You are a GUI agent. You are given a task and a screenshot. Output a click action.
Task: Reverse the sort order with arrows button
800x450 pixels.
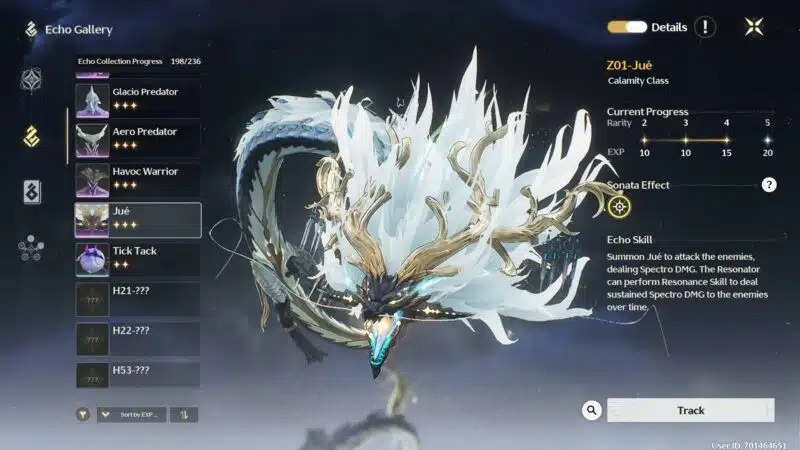[184, 414]
